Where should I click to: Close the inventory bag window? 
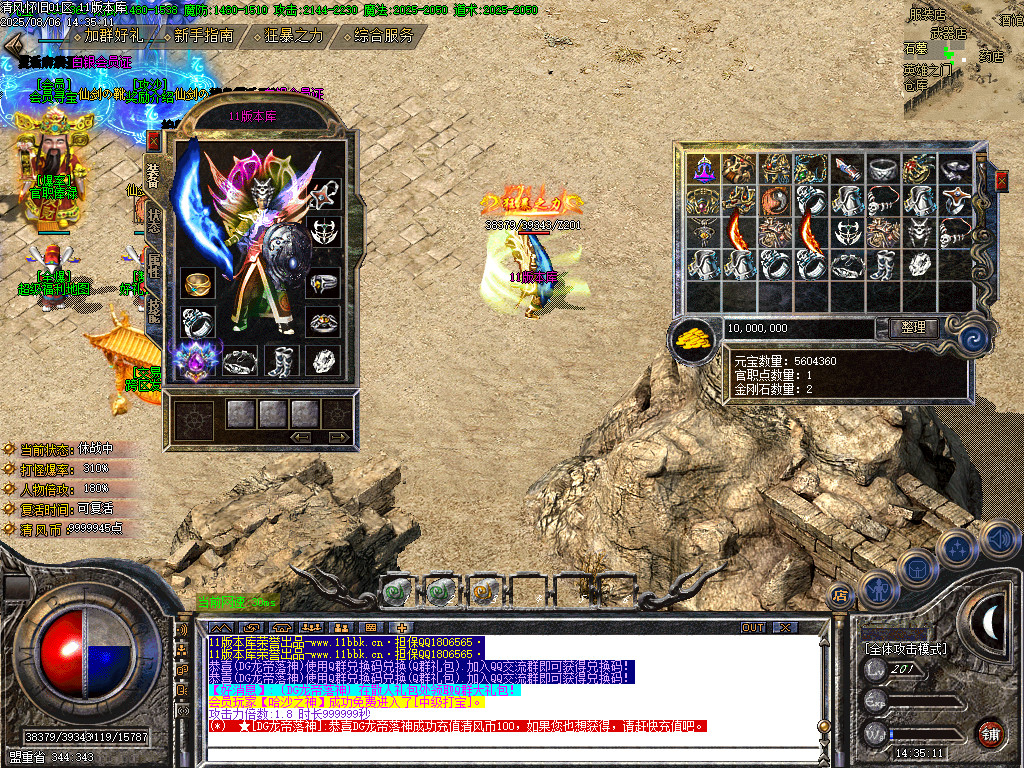pyautogui.click(x=1001, y=181)
